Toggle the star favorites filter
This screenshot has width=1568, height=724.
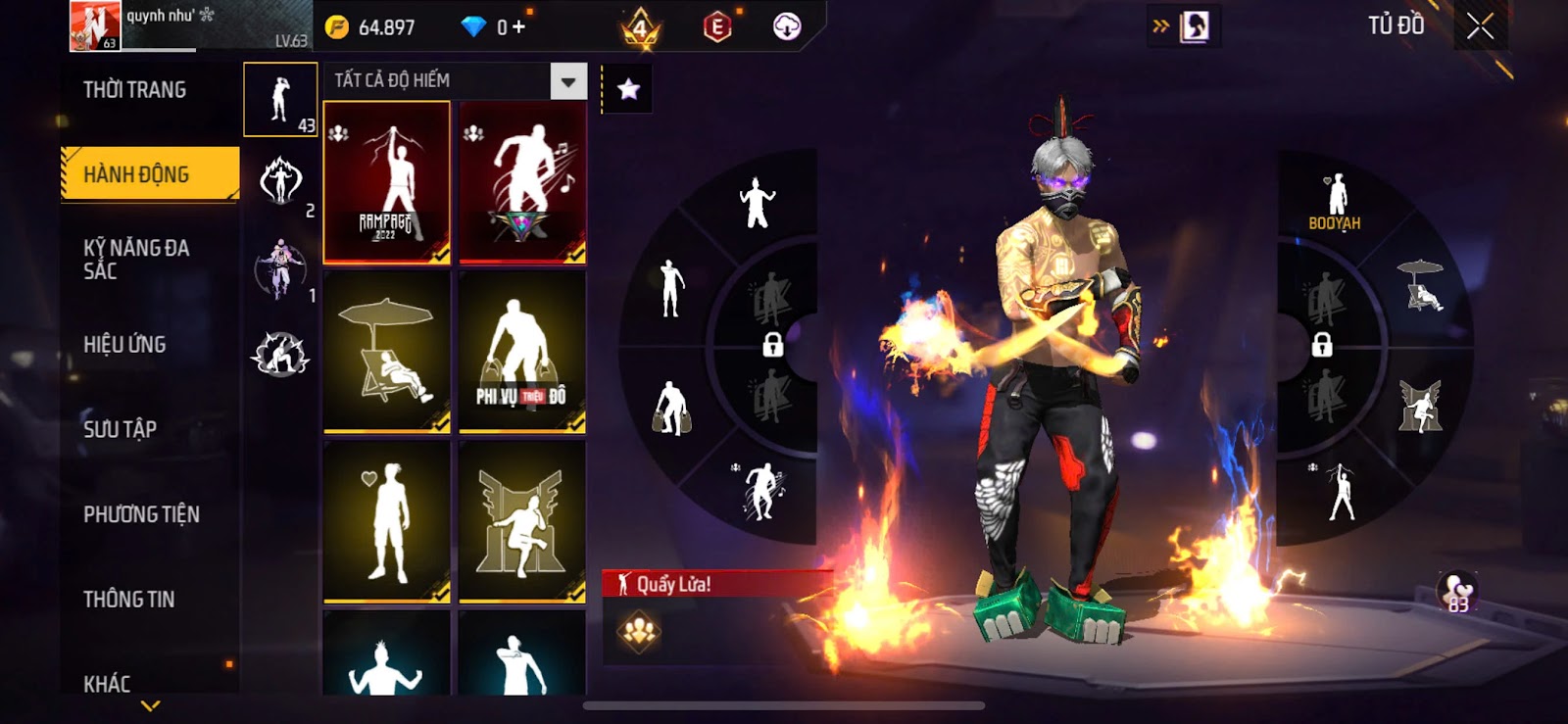point(628,90)
